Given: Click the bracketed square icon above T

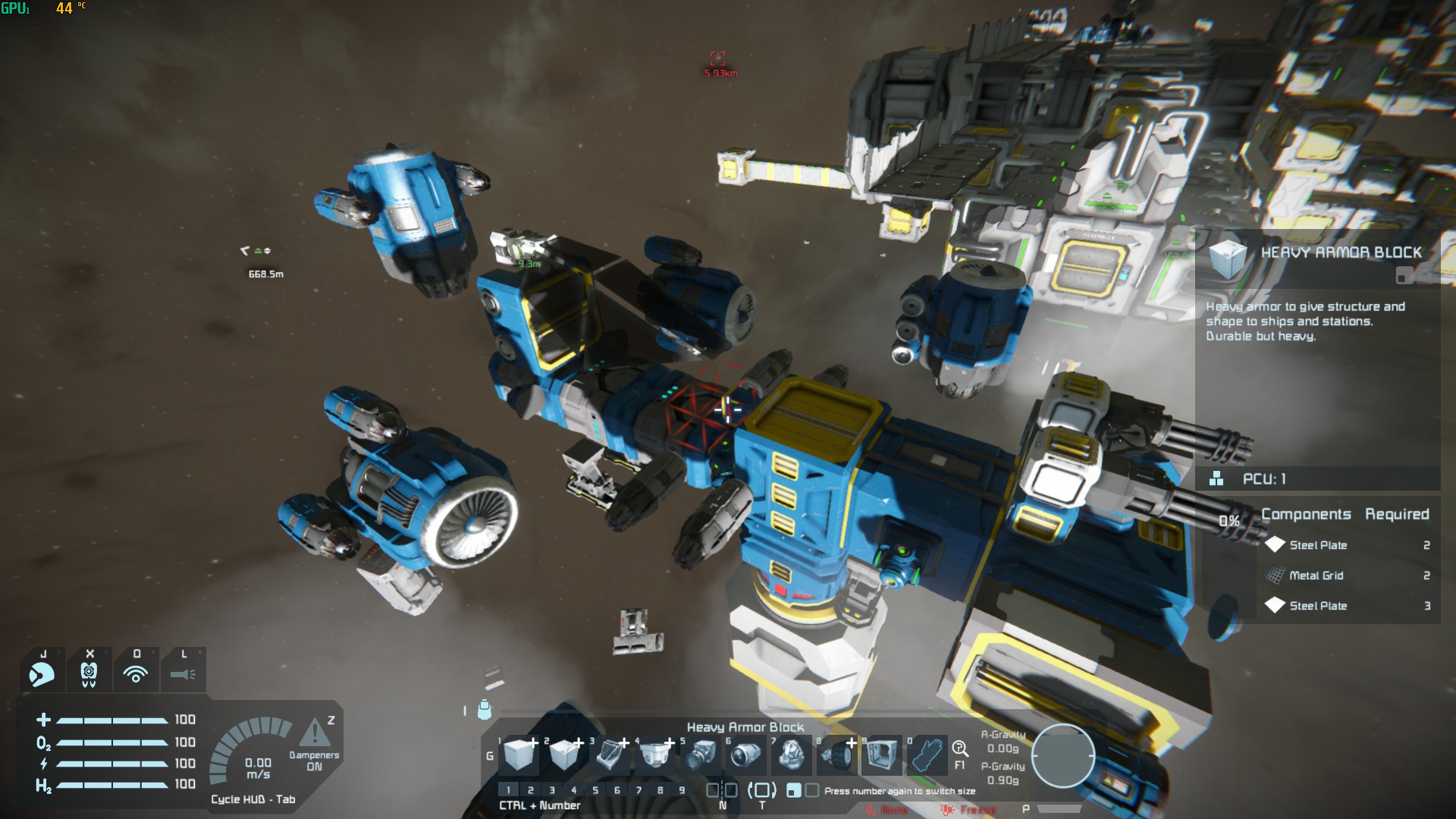Looking at the screenshot, I should coord(762,790).
